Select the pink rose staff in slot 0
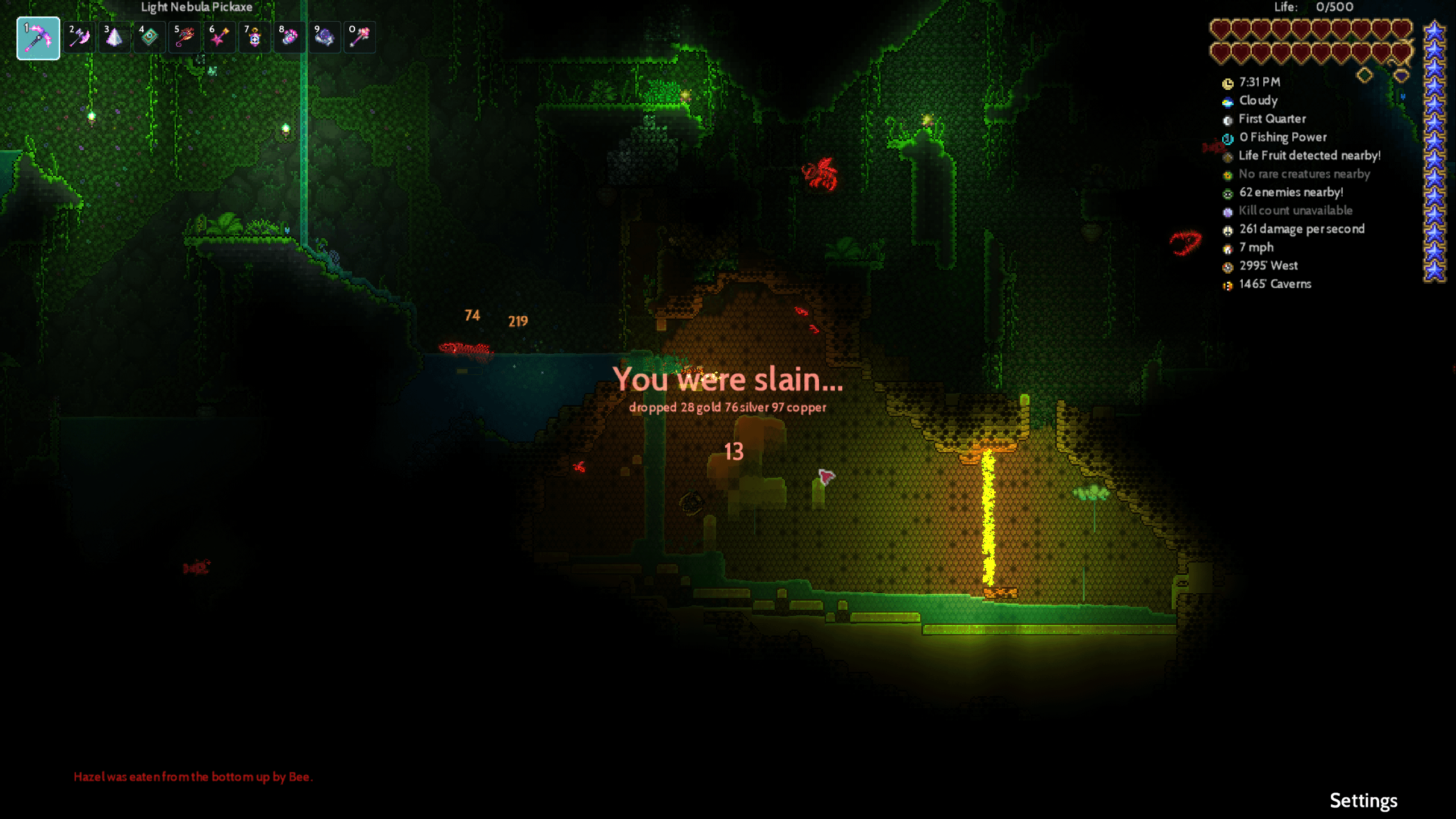 click(359, 38)
